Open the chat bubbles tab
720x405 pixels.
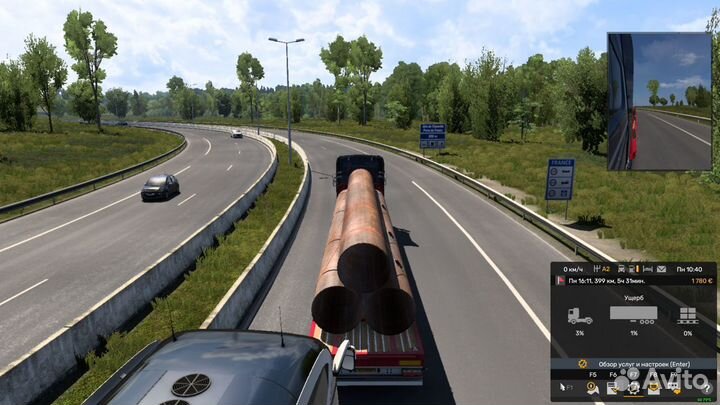tap(675, 386)
